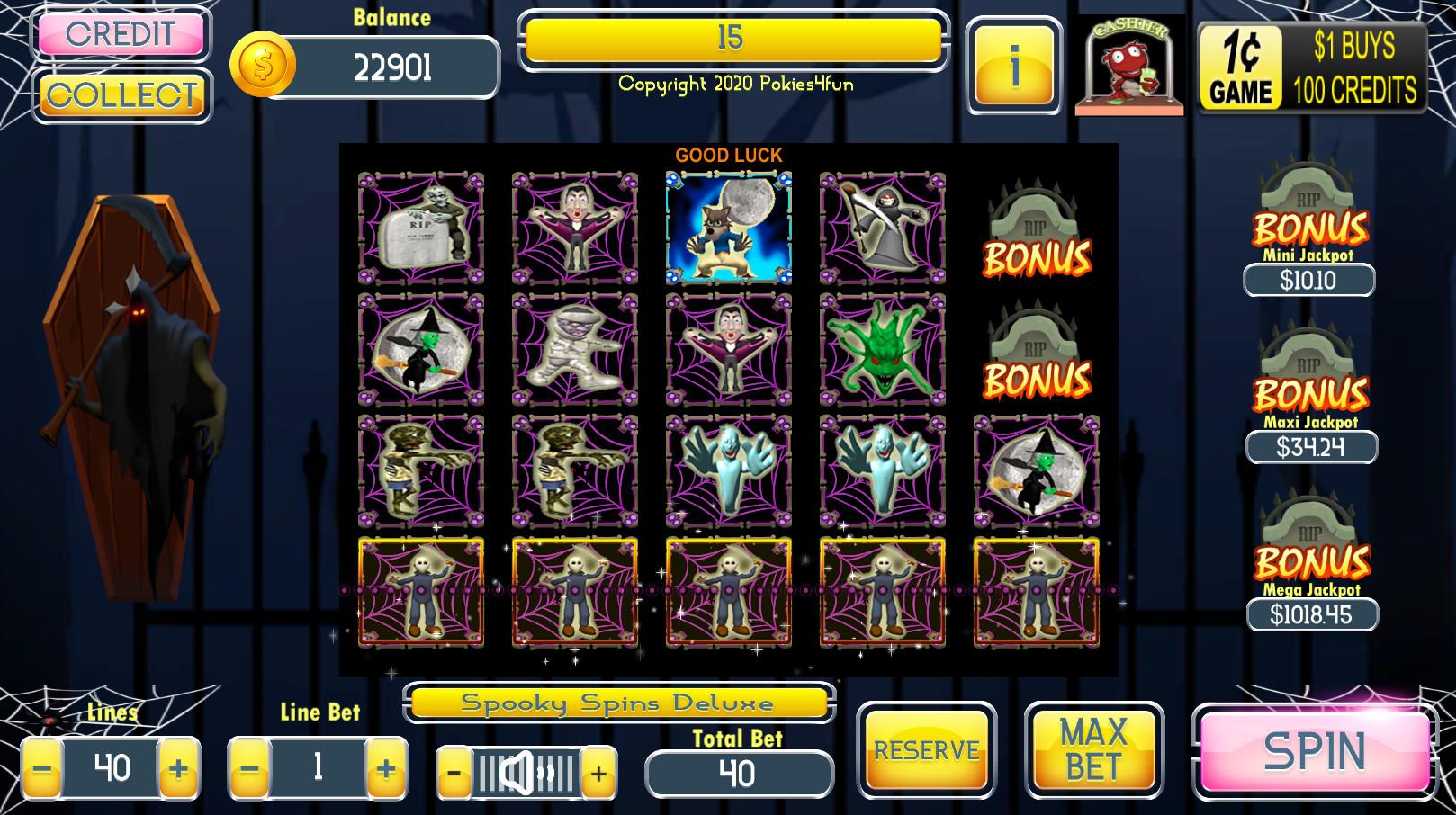Select the glowing werewolf symbol on the reels
The height and width of the screenshot is (815, 1456).
(x=729, y=228)
